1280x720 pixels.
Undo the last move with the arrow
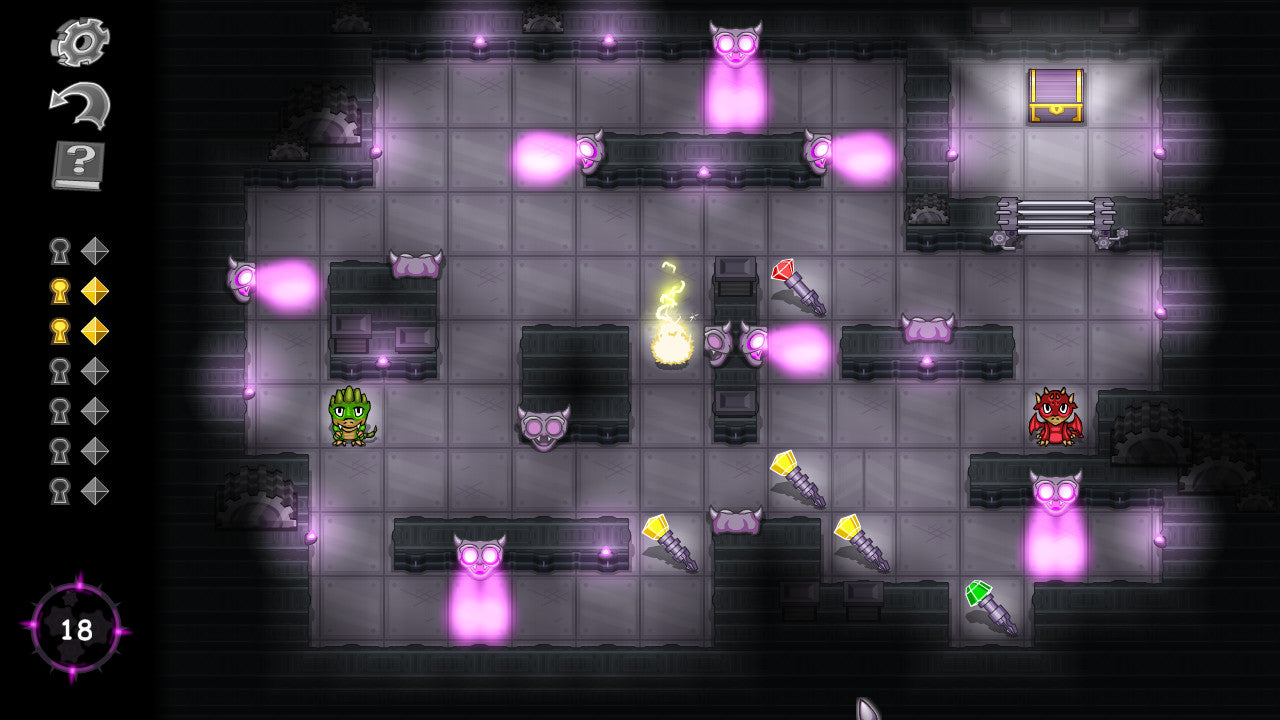click(80, 103)
